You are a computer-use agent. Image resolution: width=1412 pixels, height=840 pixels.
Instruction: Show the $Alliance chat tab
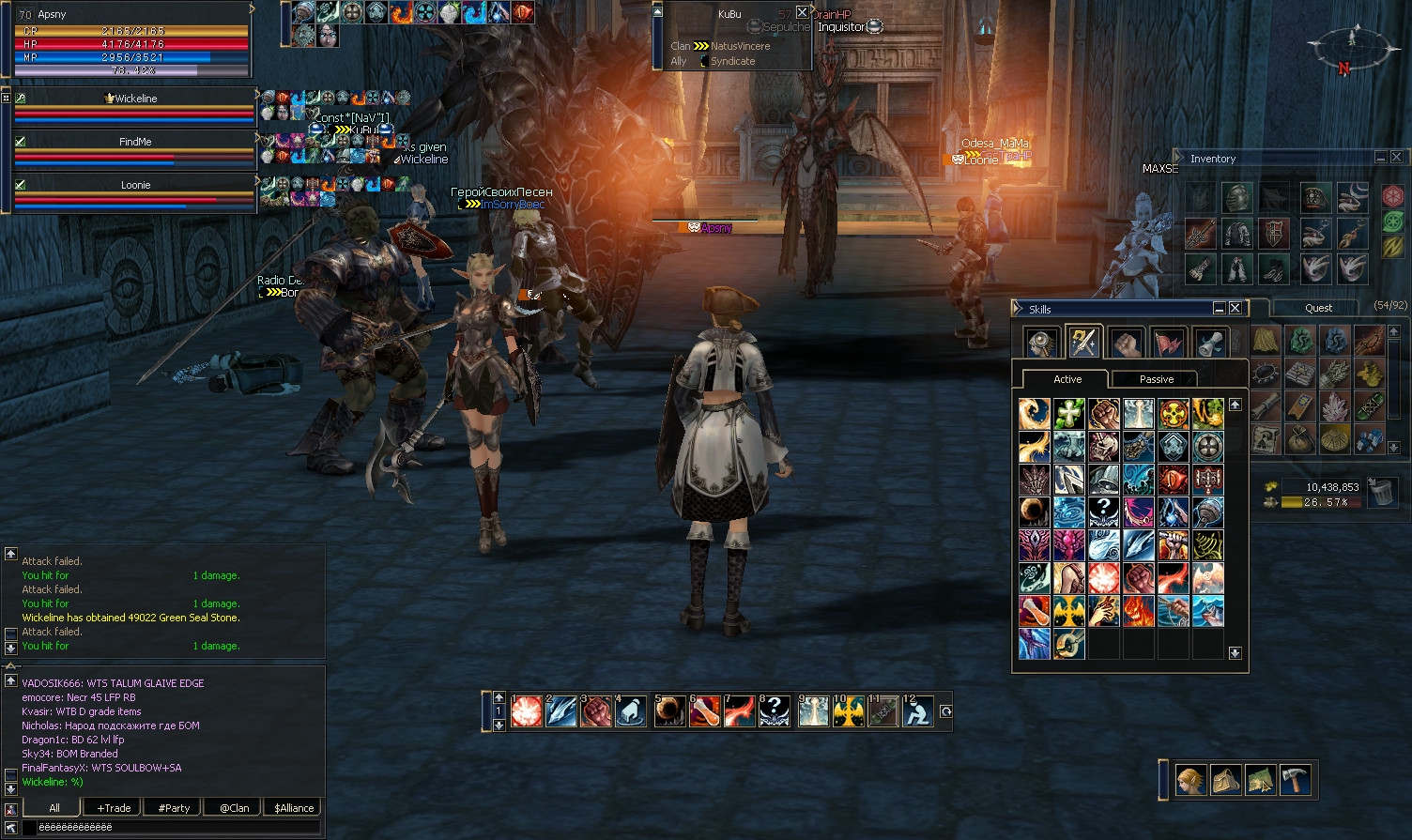pos(294,808)
